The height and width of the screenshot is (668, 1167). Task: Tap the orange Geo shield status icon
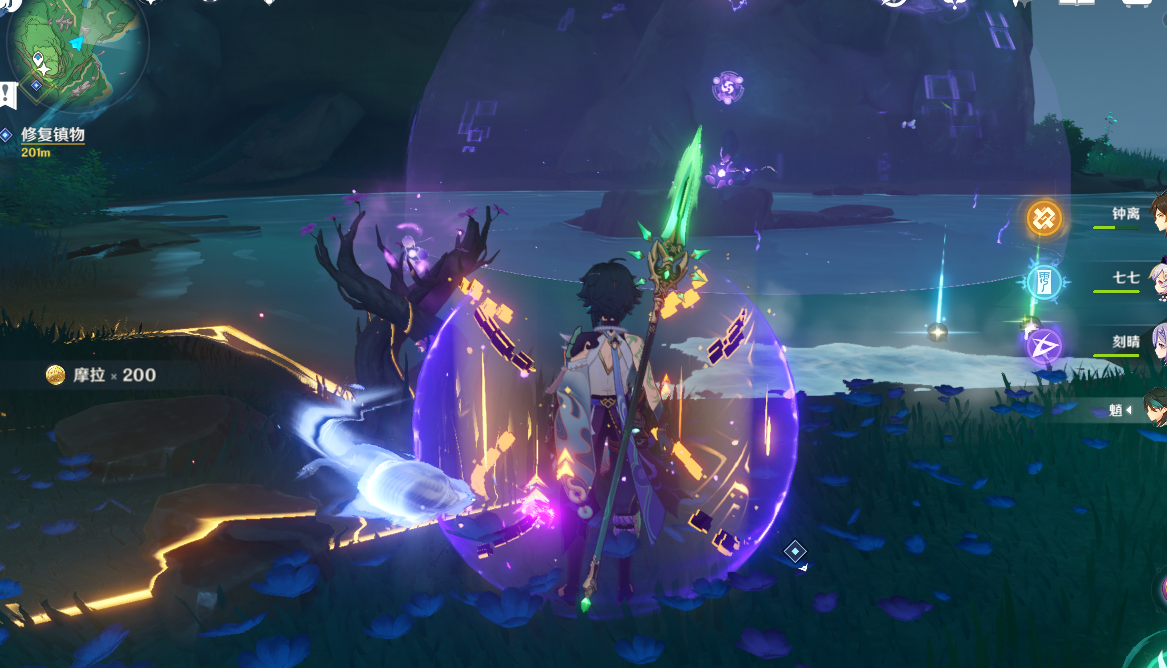click(x=1044, y=217)
